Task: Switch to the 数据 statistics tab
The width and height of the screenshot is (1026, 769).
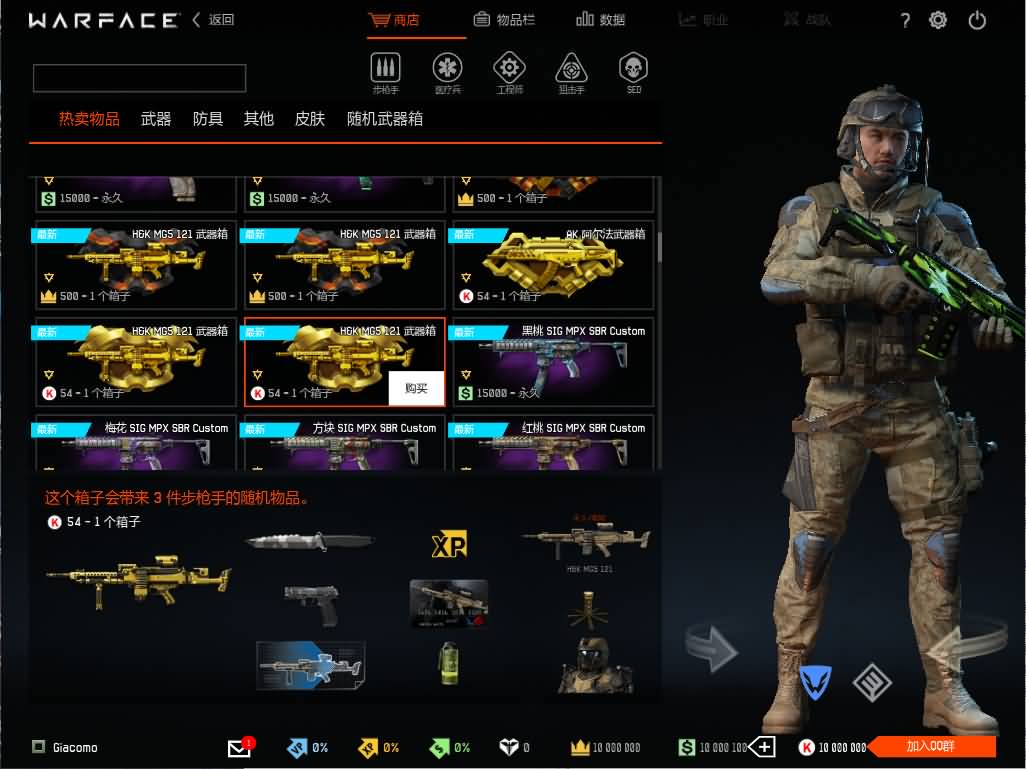Action: click(601, 20)
